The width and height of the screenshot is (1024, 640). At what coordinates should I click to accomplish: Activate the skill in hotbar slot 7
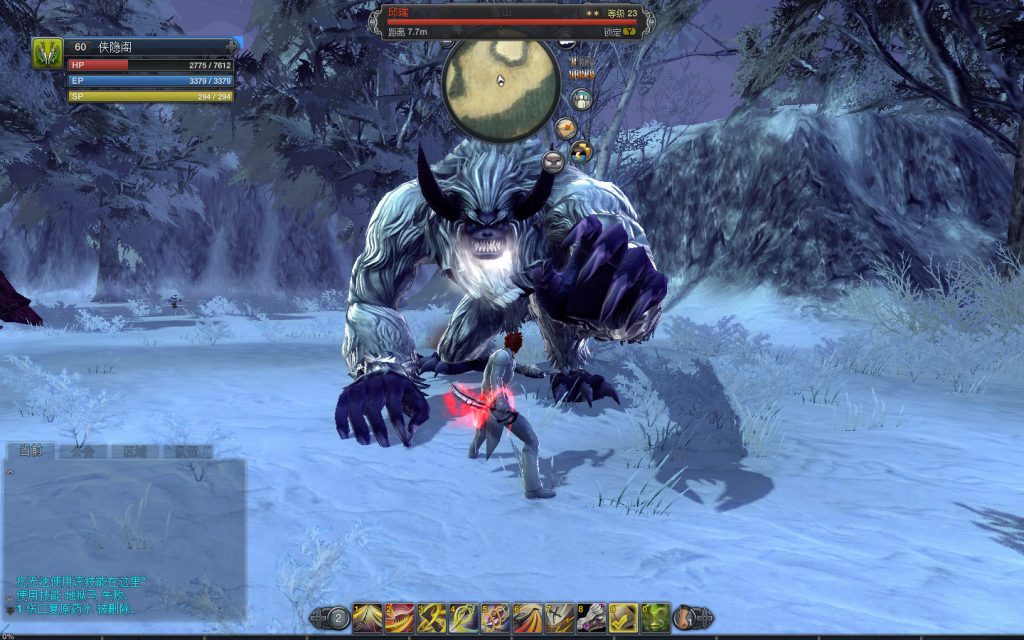[559, 617]
